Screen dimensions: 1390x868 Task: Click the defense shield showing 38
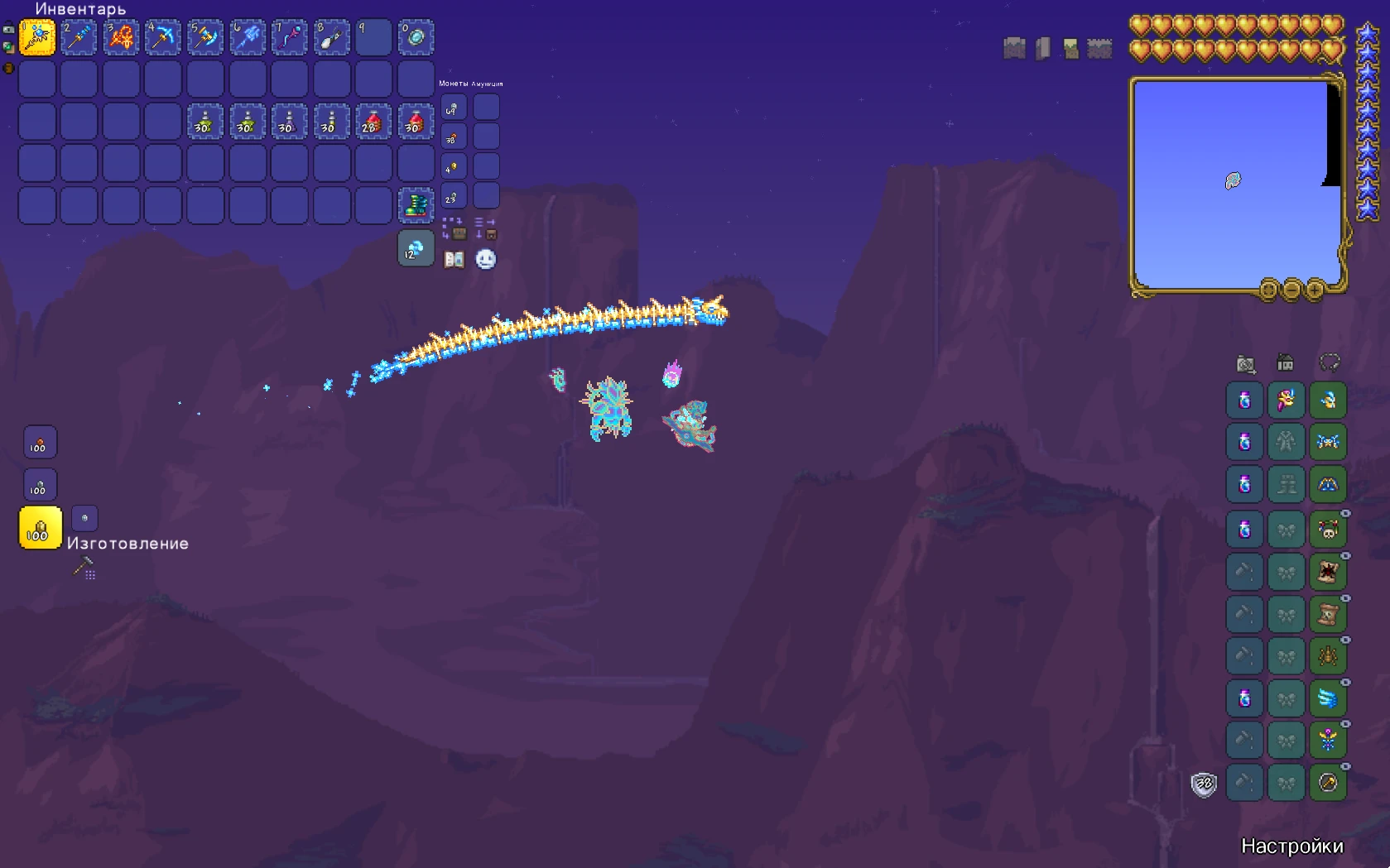click(x=1205, y=784)
